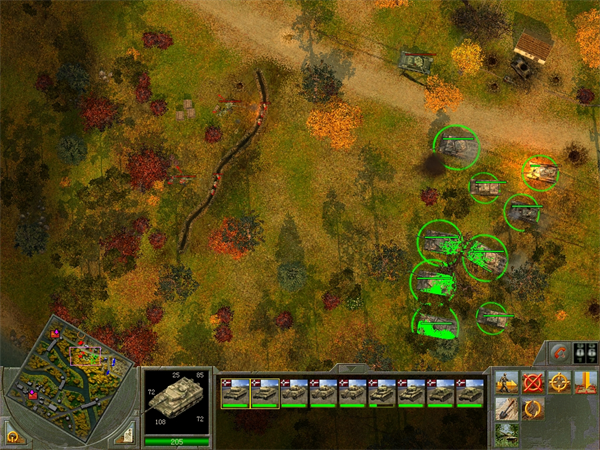Toggle the padlock group-lock panel
Screen dimensions: 600x450
585,353
